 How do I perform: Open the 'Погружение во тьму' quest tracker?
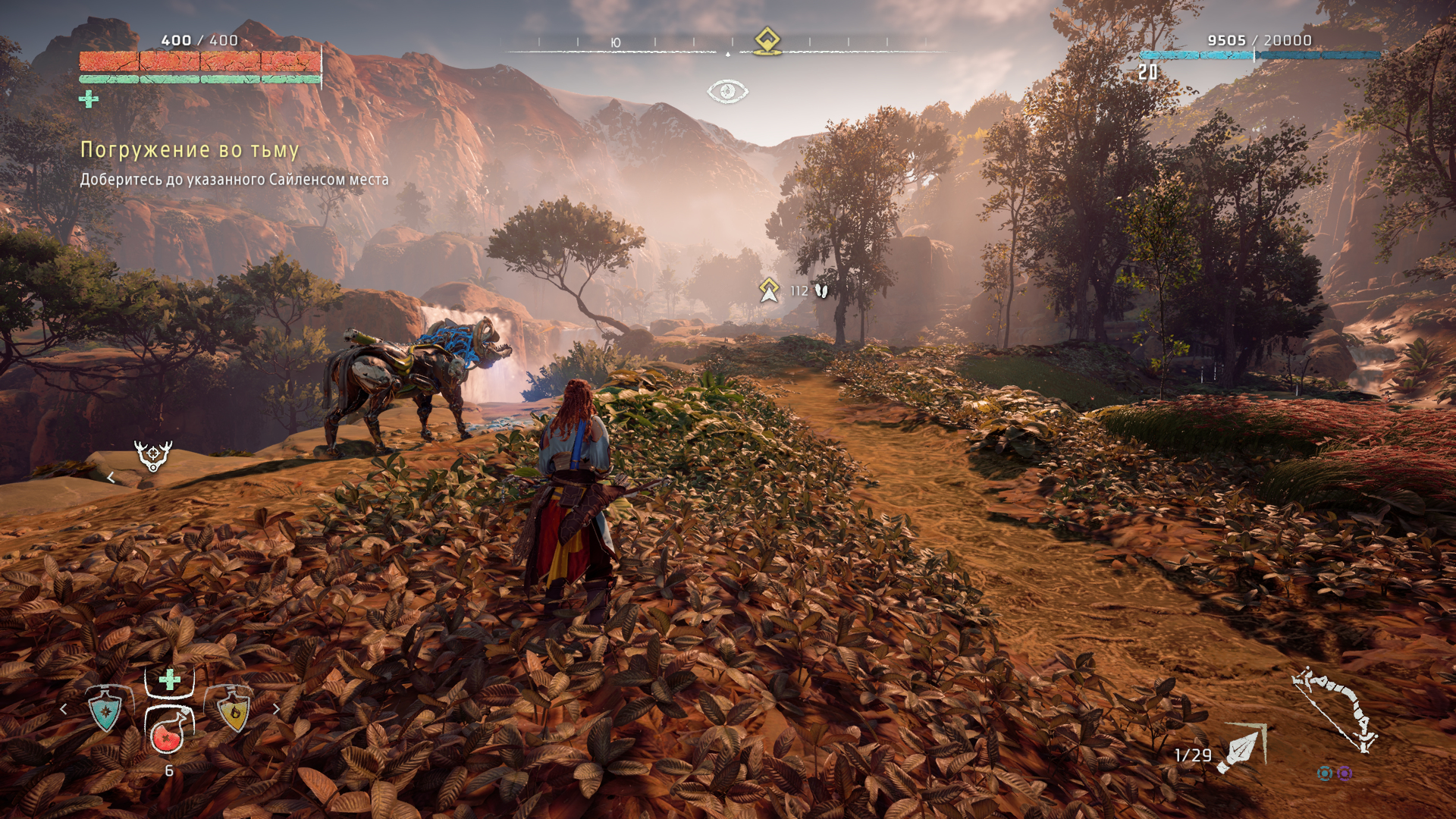[x=190, y=150]
